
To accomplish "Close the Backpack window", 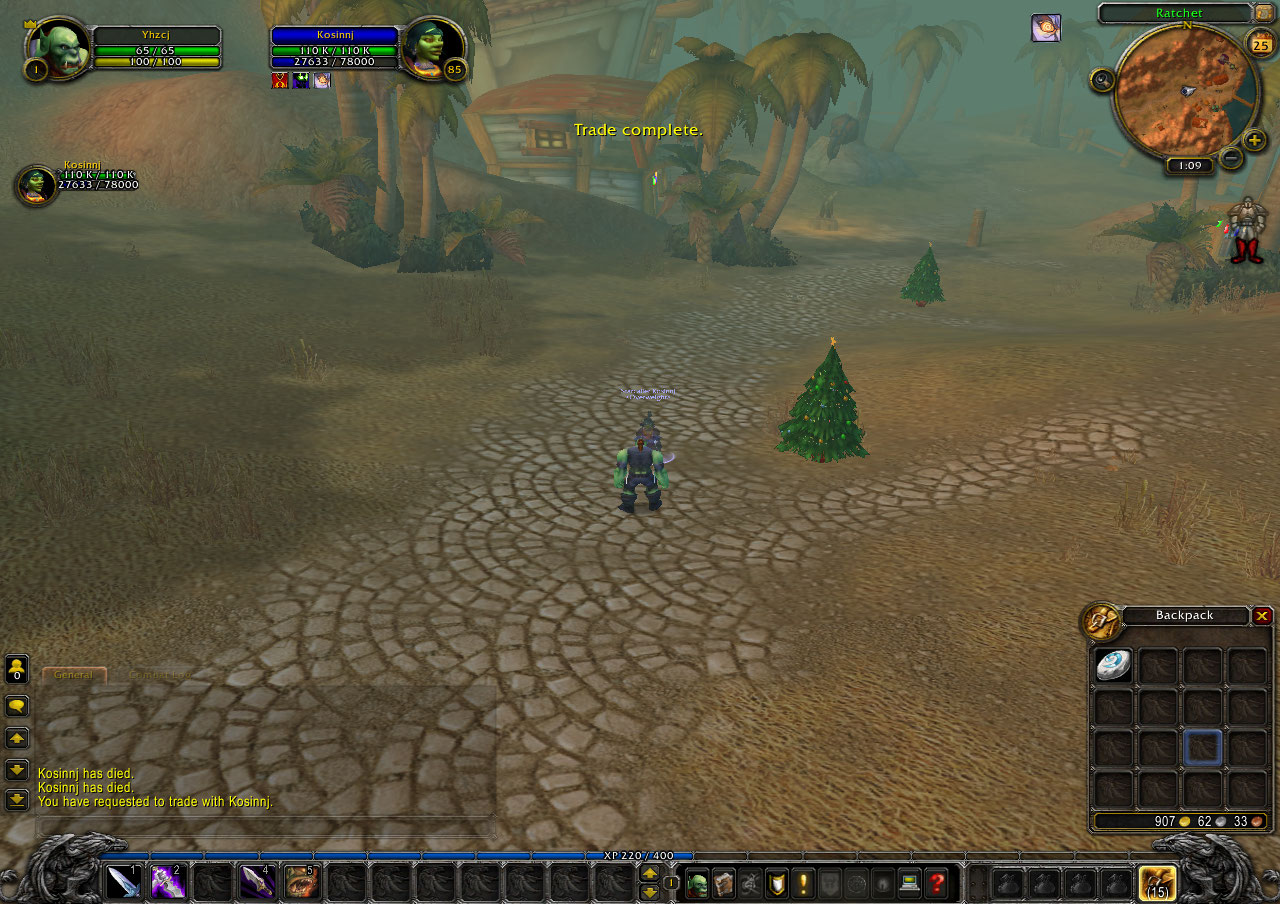I will pyautogui.click(x=1262, y=616).
